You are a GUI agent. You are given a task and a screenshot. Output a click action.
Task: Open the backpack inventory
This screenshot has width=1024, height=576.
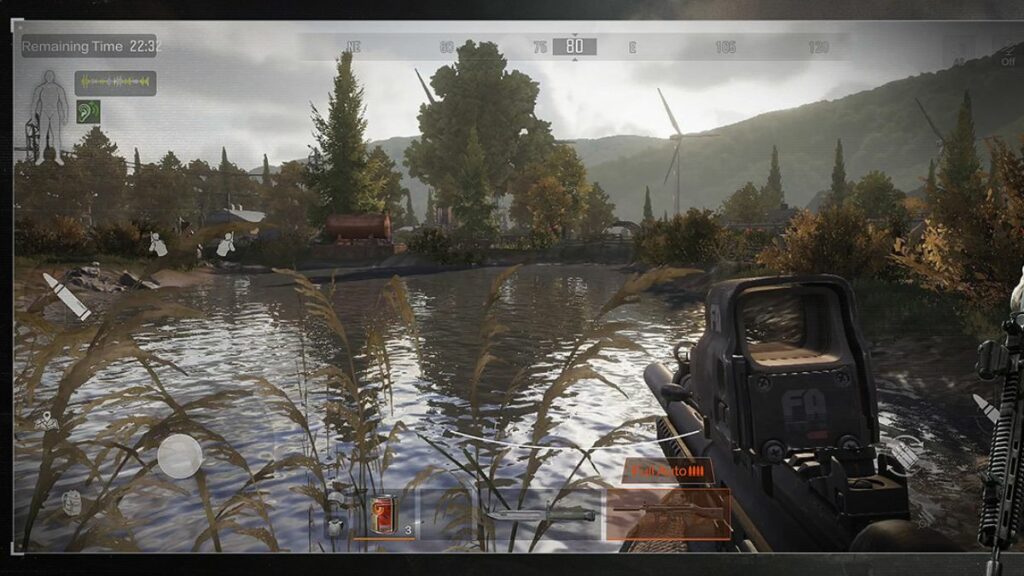tap(71, 502)
